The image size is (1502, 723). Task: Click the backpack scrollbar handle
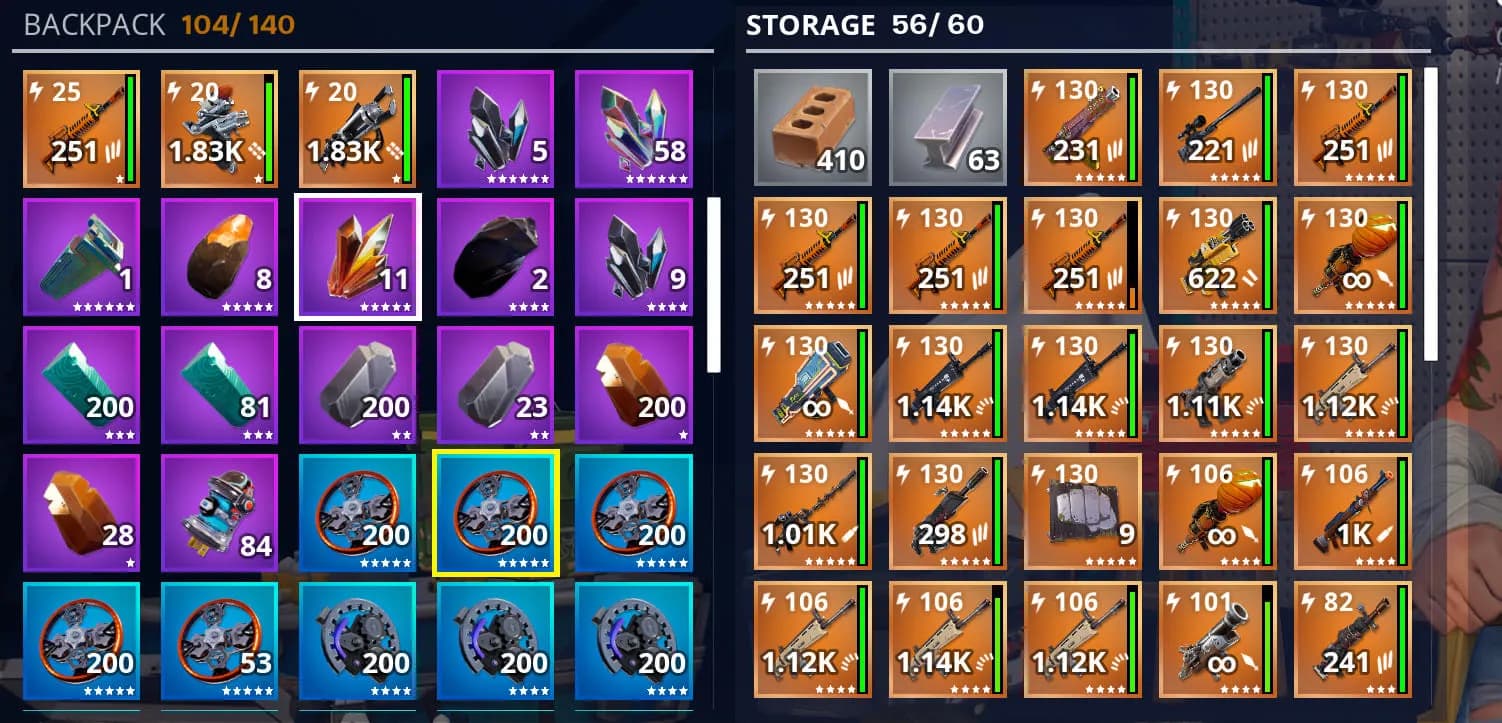pos(713,284)
